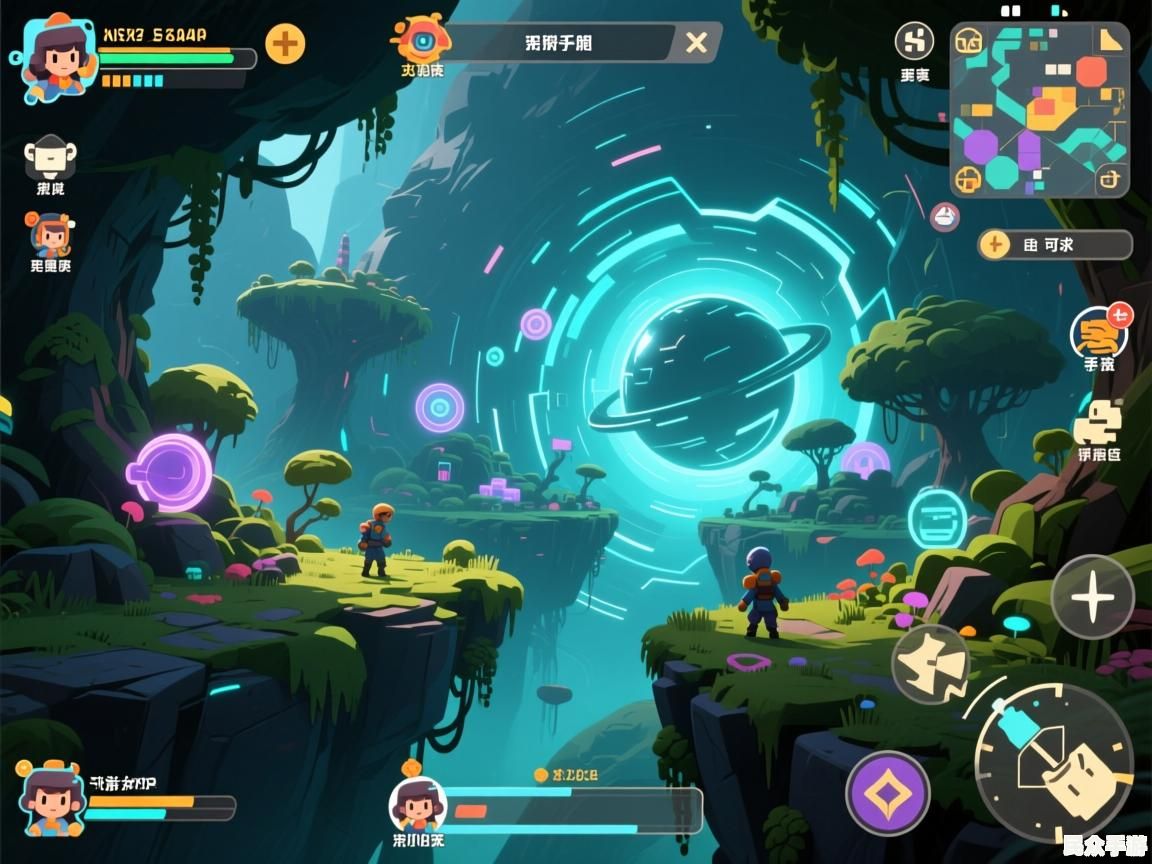Use the grey butterfly-shaped skill button
Screen dimensions: 1152x864
[930, 664]
